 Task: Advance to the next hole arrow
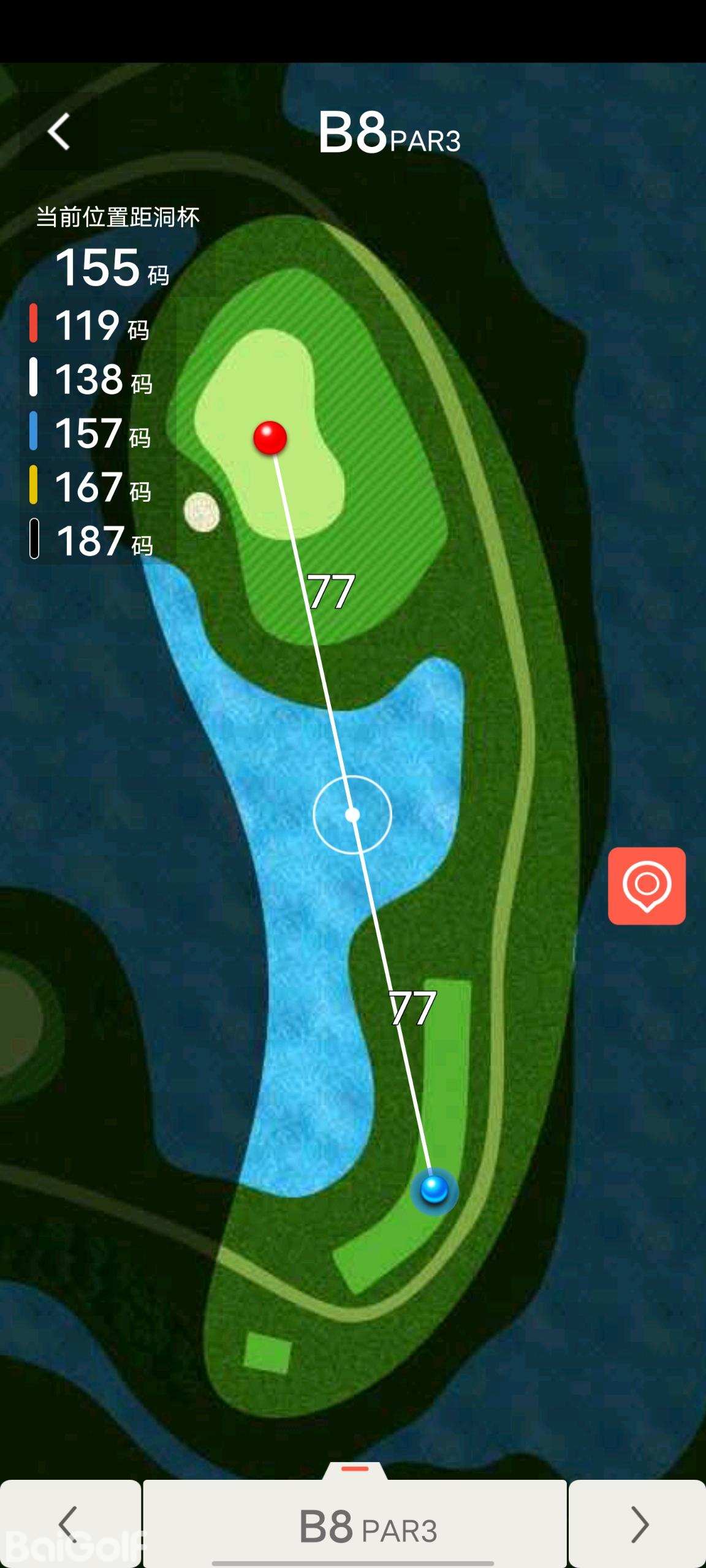point(638,1524)
